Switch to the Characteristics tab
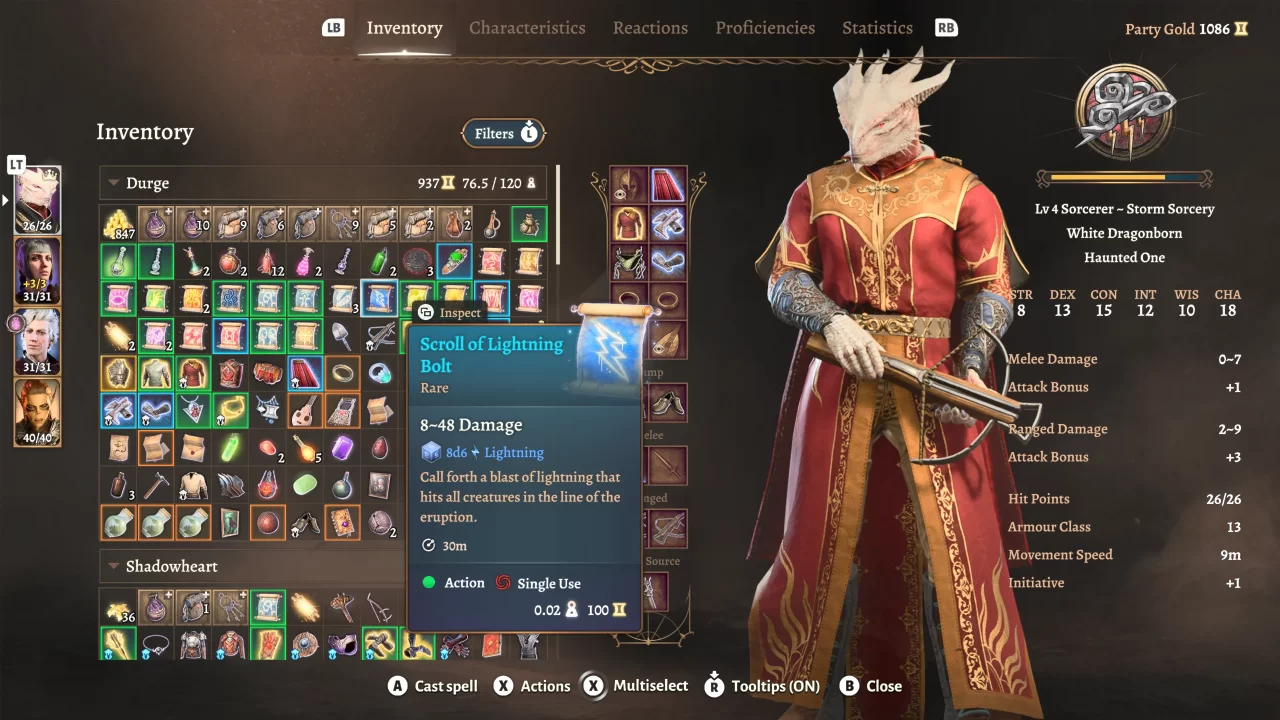 click(x=527, y=28)
